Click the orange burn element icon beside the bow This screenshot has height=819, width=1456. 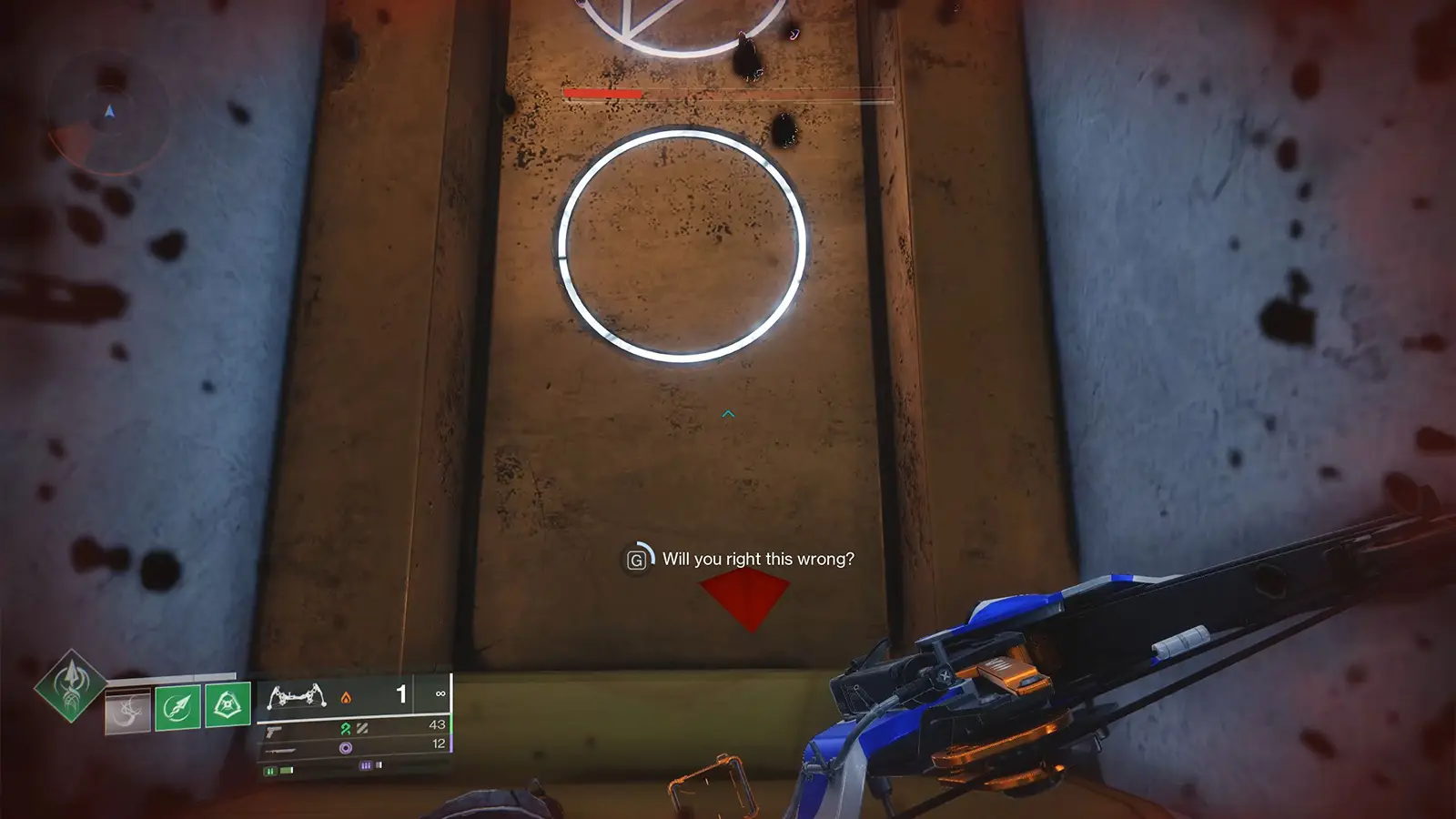point(346,698)
